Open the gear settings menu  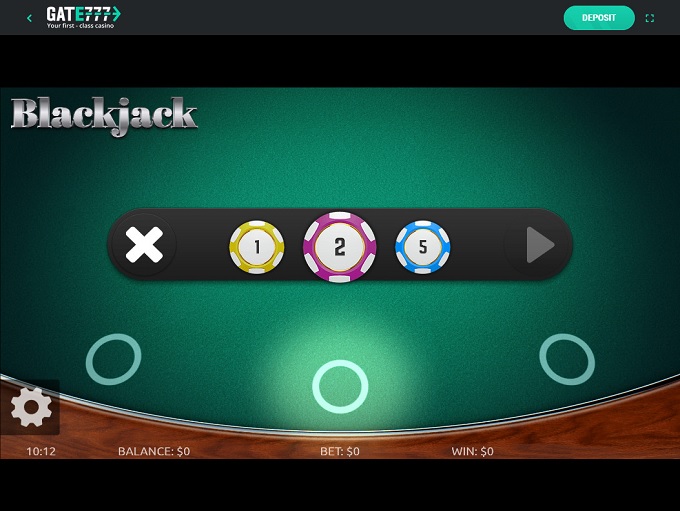(31, 407)
